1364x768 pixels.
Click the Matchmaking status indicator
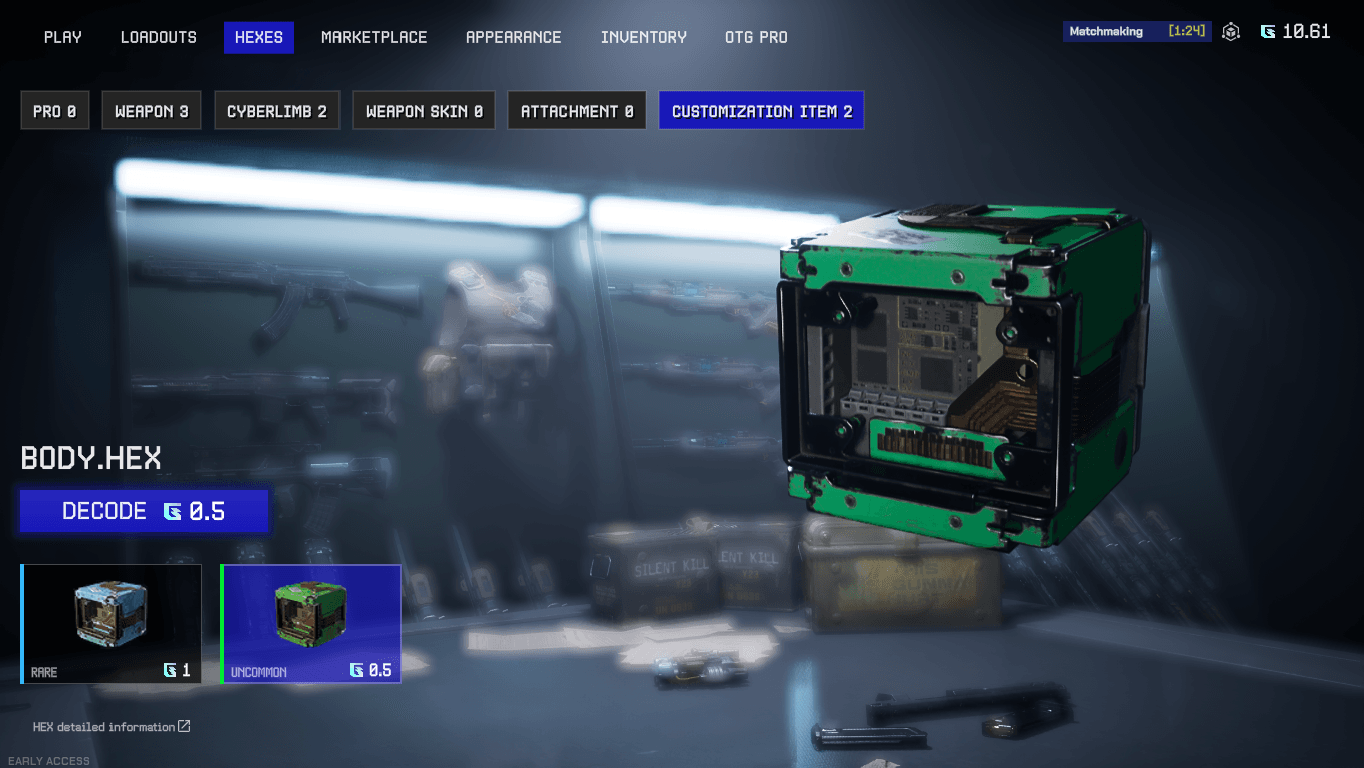pyautogui.click(x=1137, y=31)
